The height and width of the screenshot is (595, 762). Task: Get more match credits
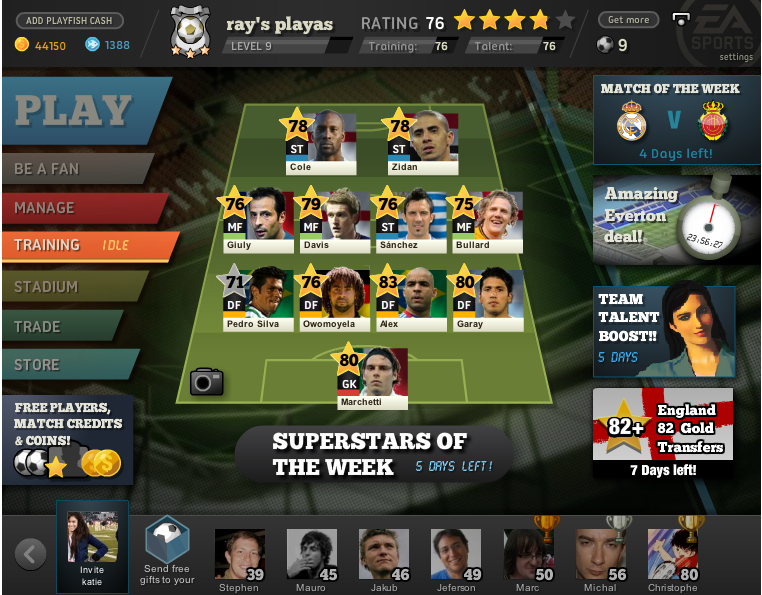click(628, 20)
